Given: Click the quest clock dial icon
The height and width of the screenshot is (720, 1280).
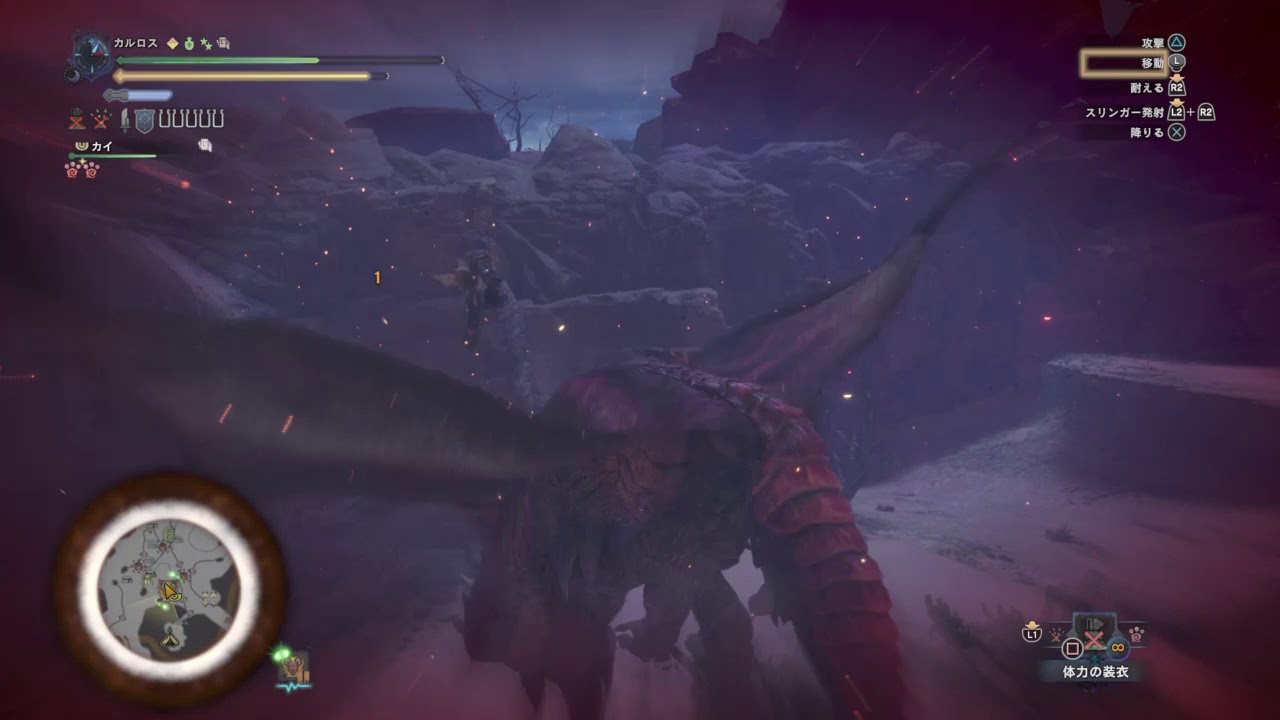Looking at the screenshot, I should coord(90,54).
